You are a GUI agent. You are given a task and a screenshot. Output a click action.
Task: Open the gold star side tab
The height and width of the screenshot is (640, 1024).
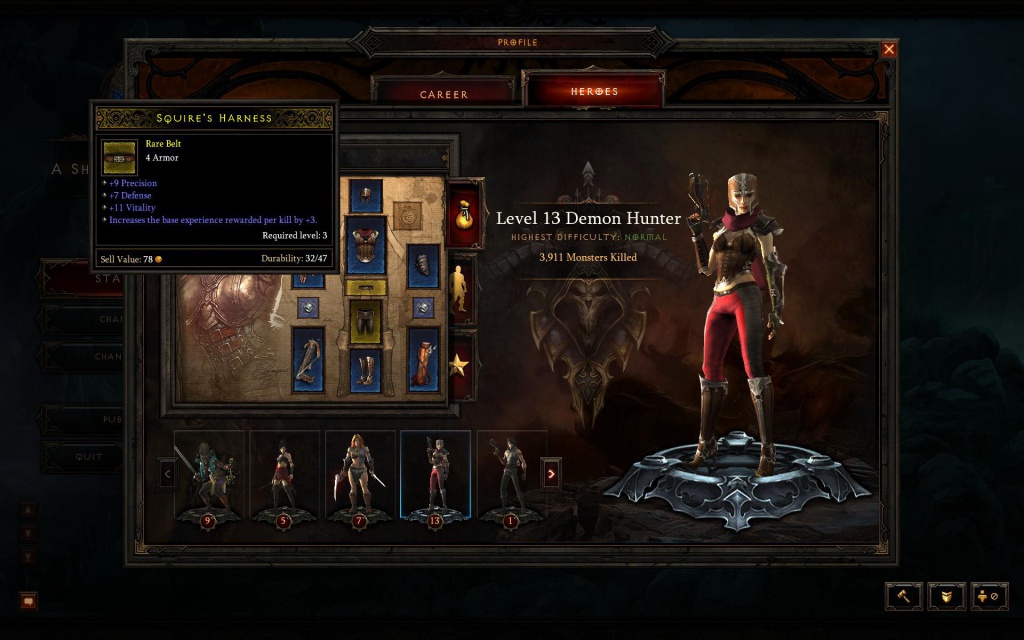[461, 366]
